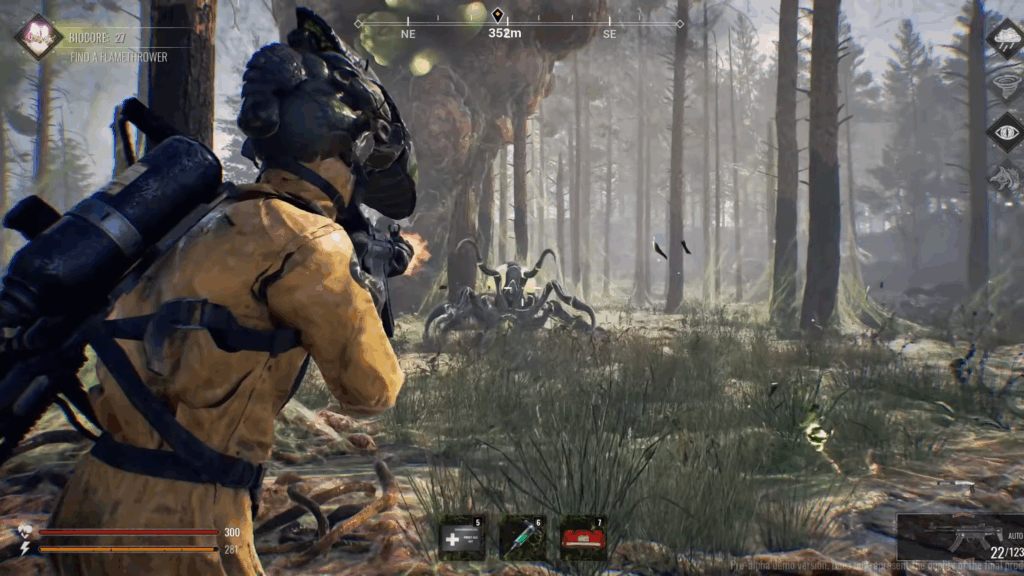Click the compass waypoint marker

pos(497,15)
